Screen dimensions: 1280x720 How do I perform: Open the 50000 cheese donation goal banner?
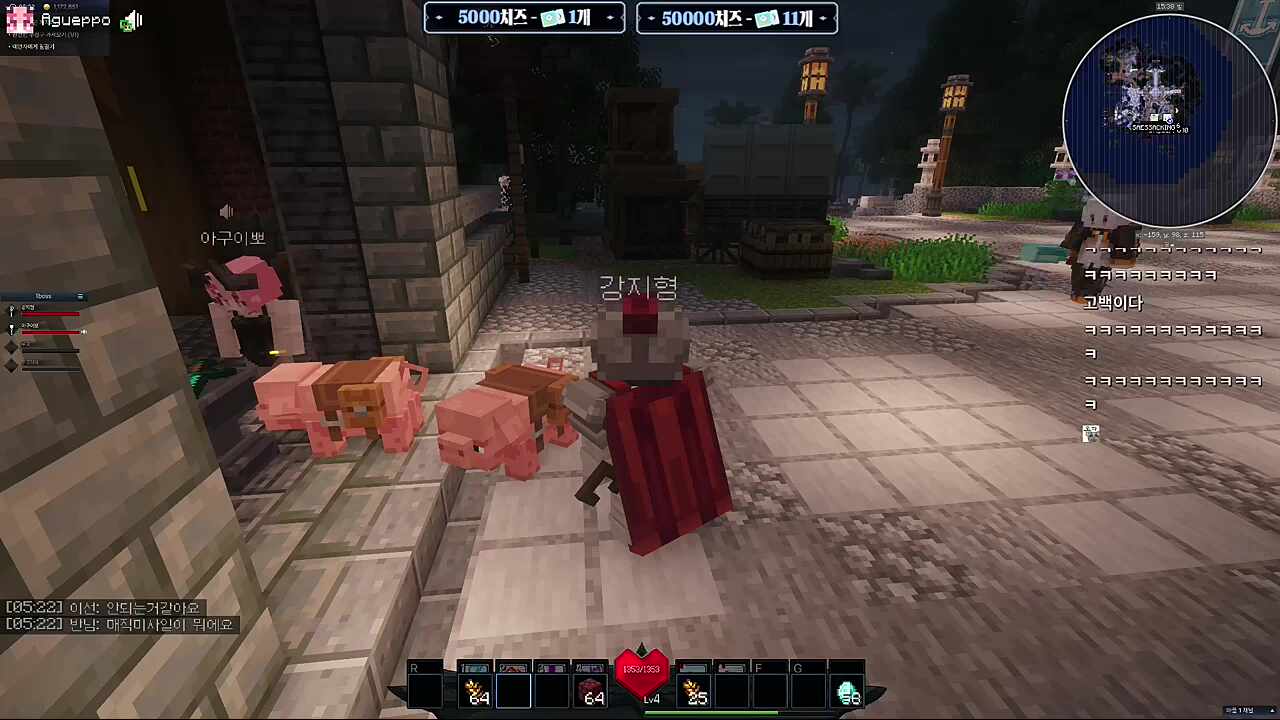737,18
